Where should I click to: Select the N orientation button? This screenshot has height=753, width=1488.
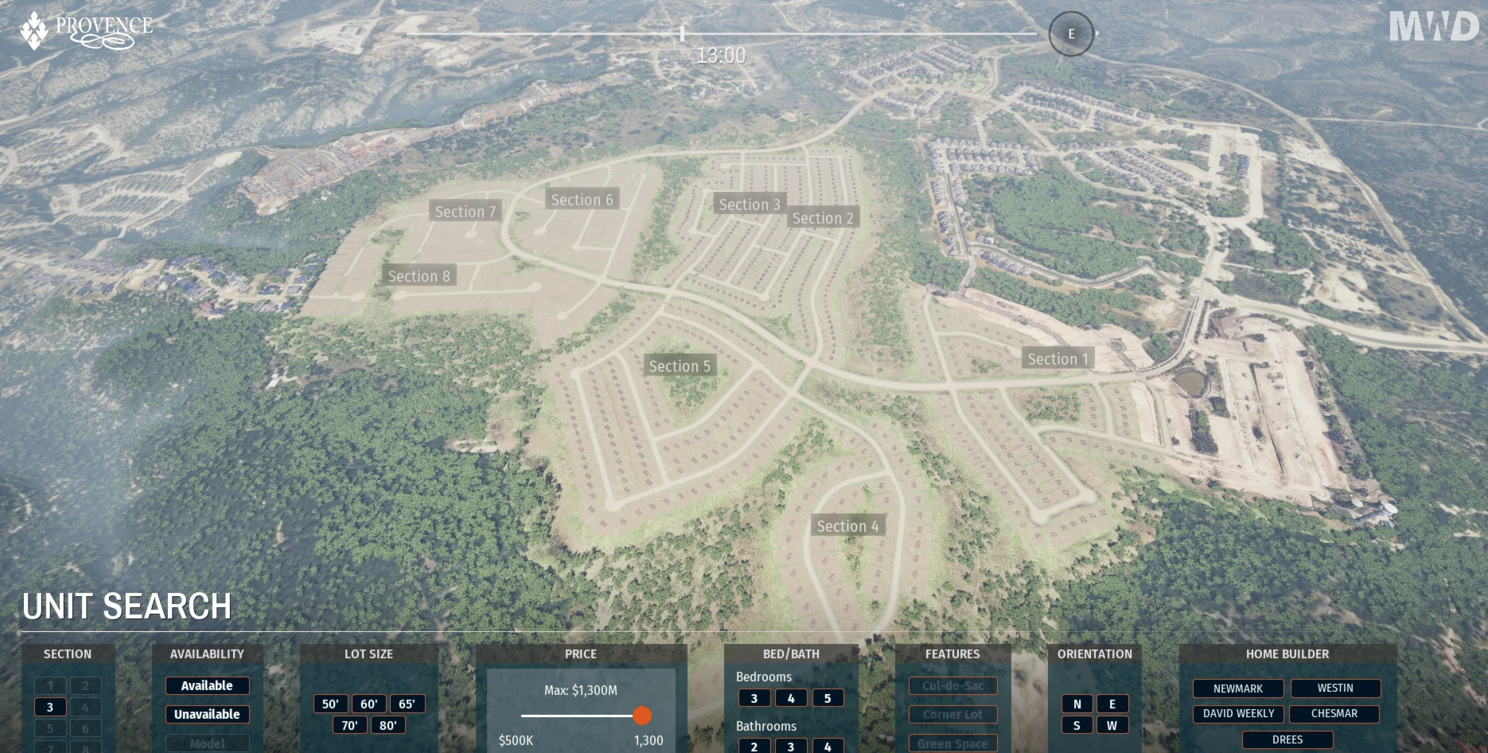pos(1077,704)
